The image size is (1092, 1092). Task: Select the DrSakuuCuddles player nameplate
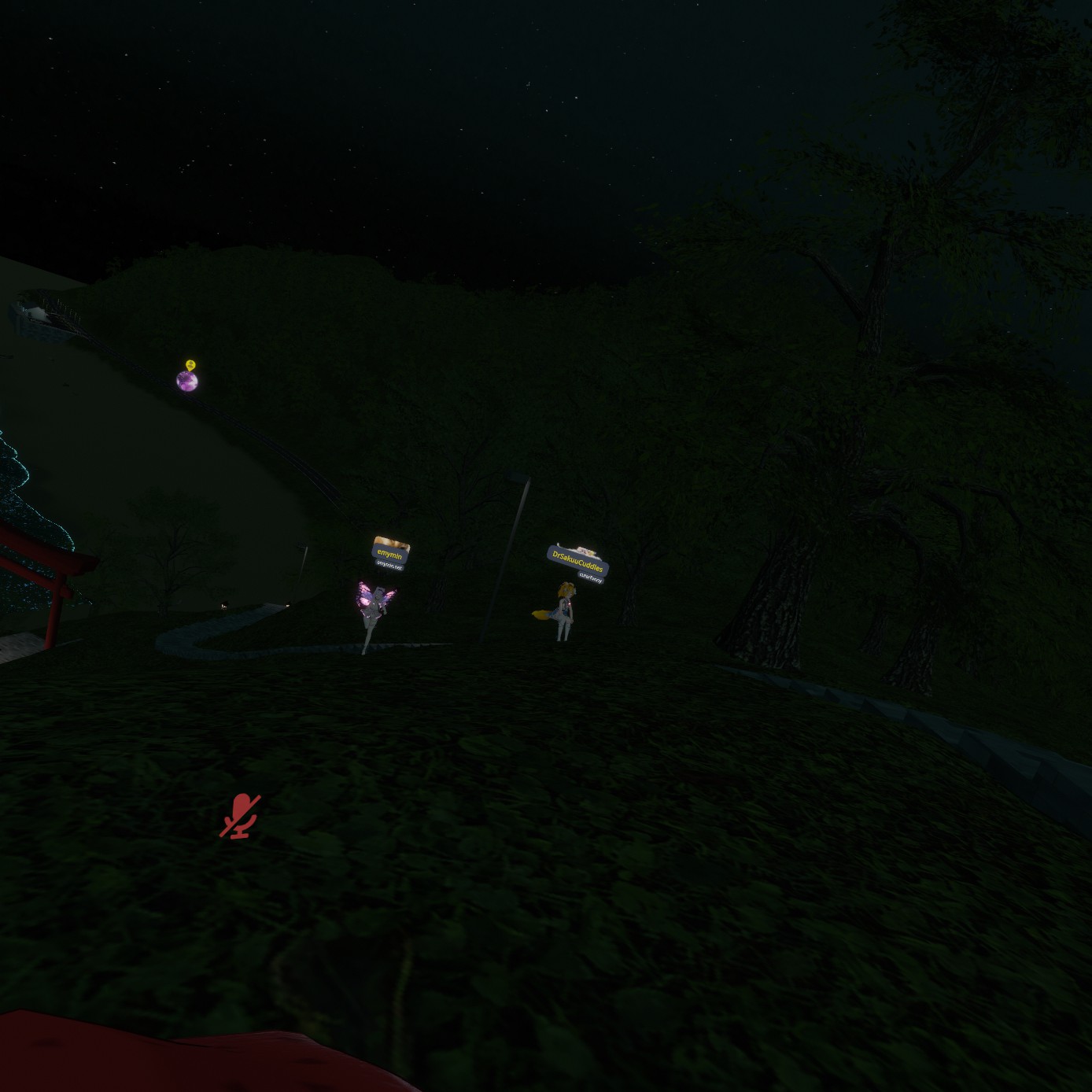[x=577, y=562]
